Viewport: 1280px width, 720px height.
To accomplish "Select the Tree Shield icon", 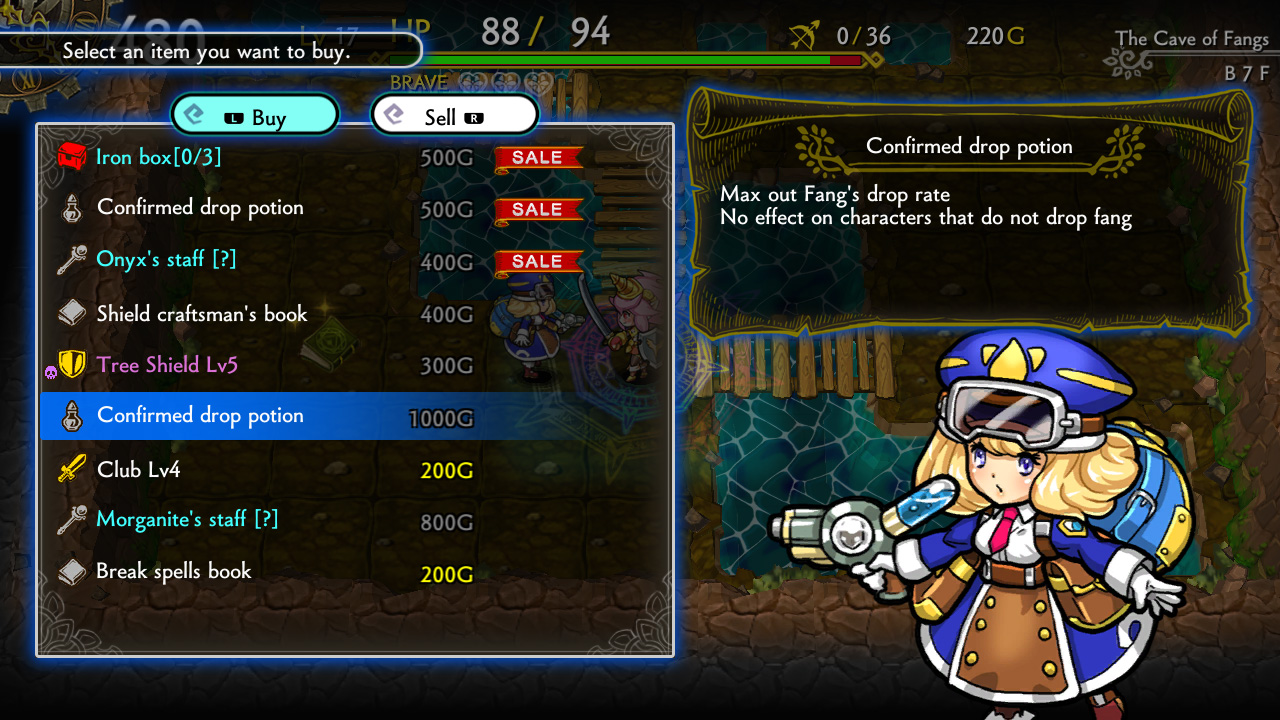I will click(x=72, y=365).
